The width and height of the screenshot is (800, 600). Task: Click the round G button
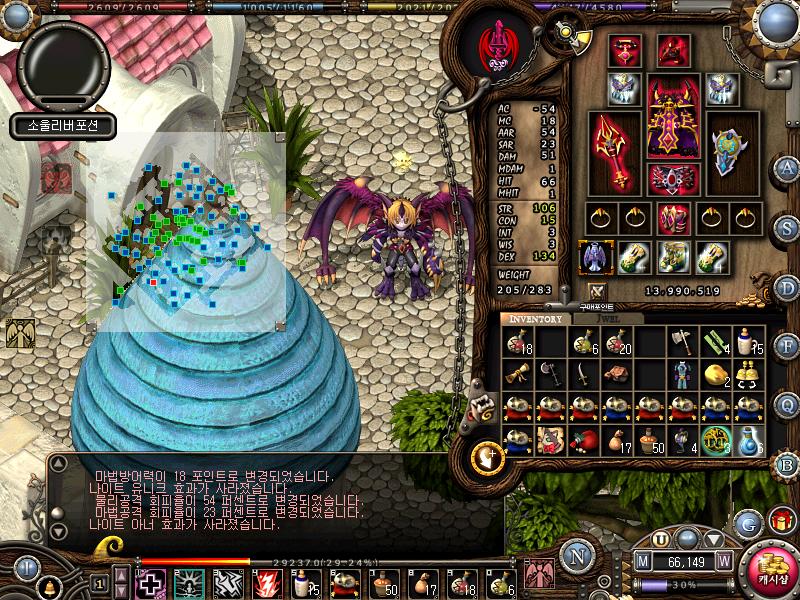click(x=747, y=522)
